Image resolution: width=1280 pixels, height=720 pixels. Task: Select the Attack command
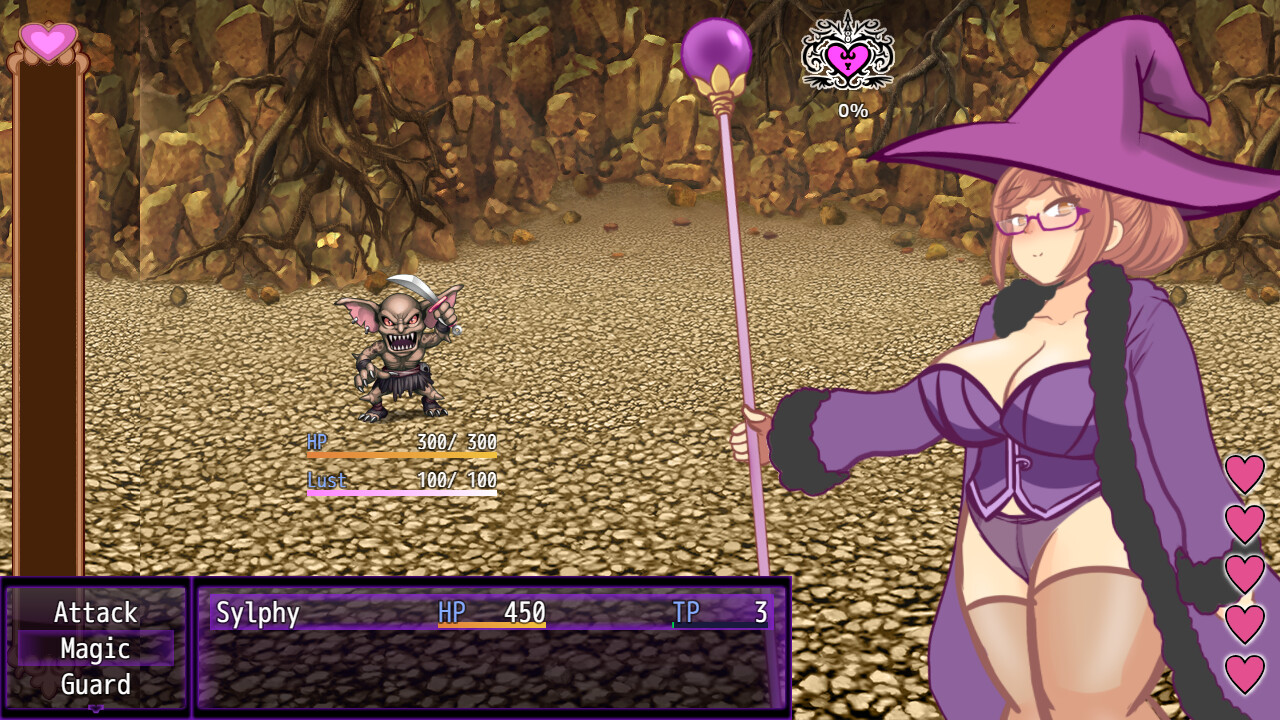coord(95,613)
